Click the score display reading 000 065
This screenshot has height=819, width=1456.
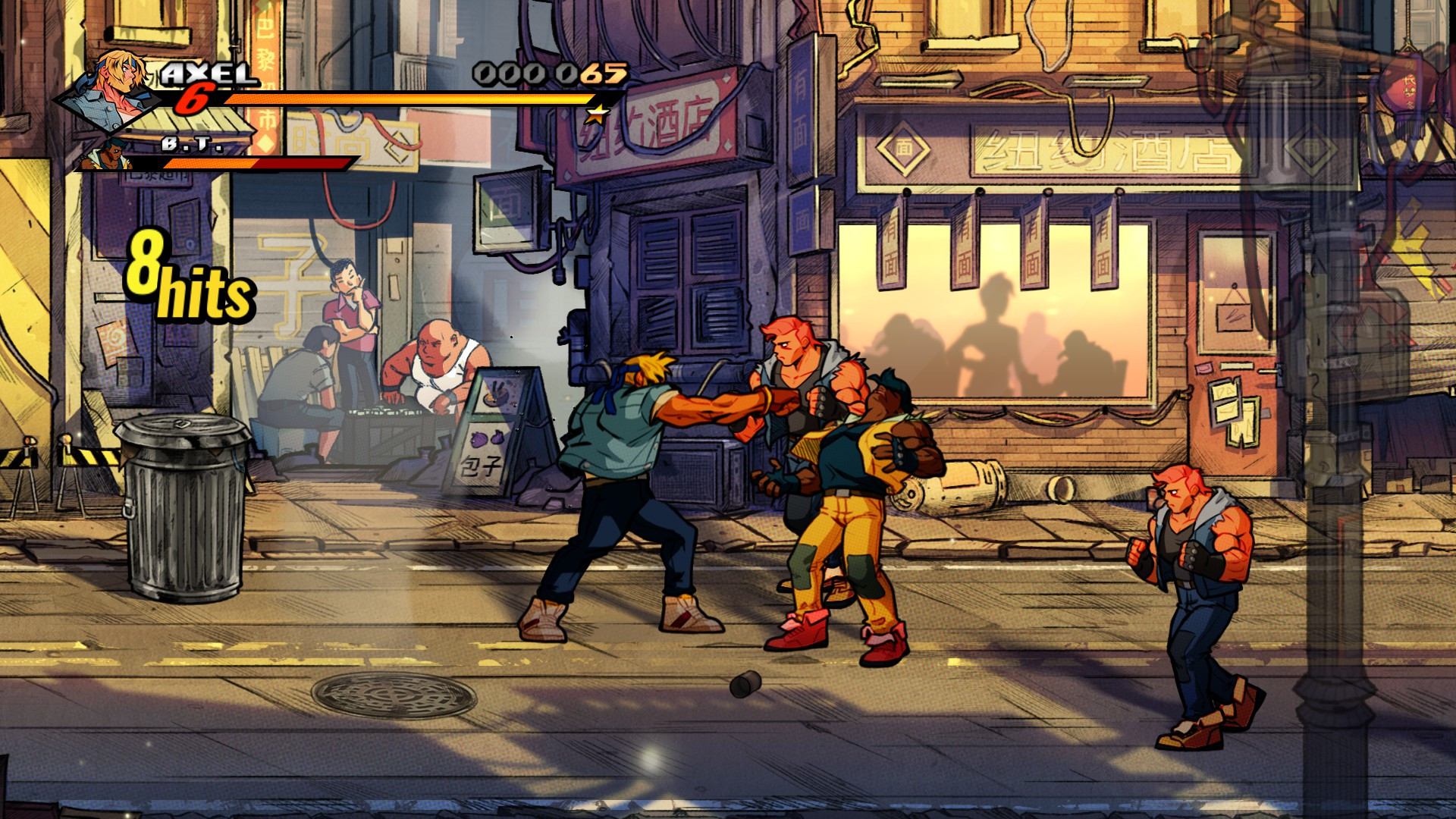(x=550, y=72)
